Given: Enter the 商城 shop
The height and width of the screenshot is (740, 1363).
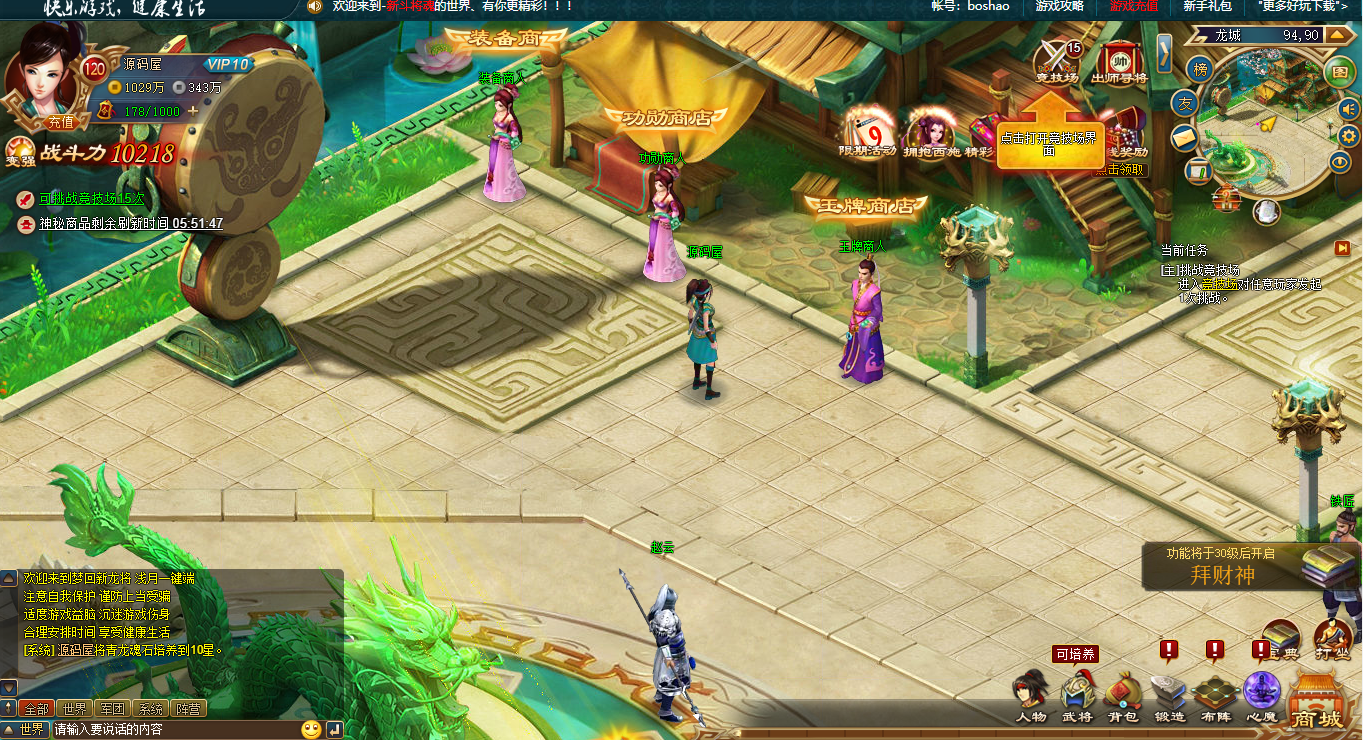Looking at the screenshot, I should (x=1316, y=702).
